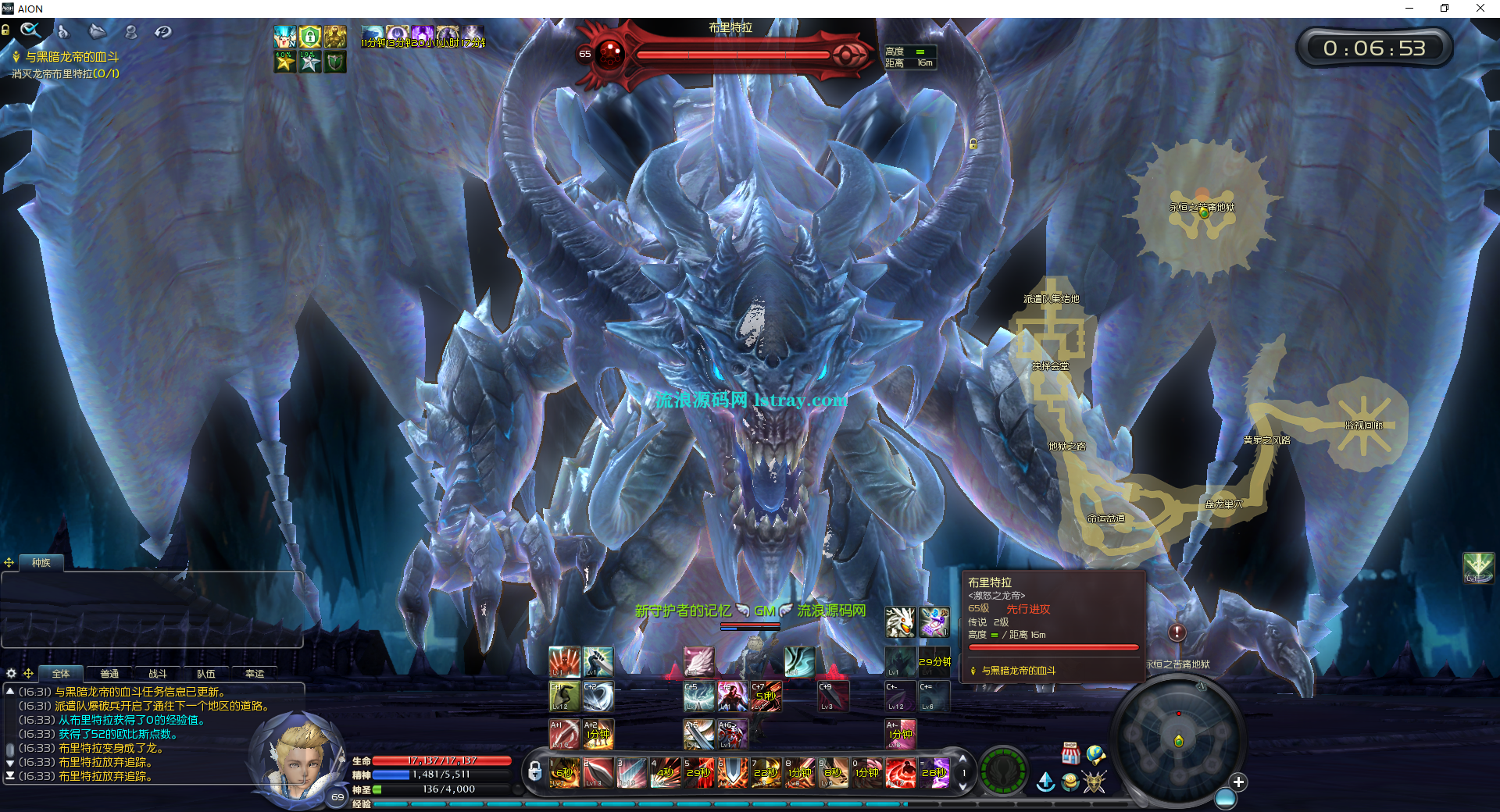Select the 普通 chat tab
1500x812 pixels.
[109, 674]
